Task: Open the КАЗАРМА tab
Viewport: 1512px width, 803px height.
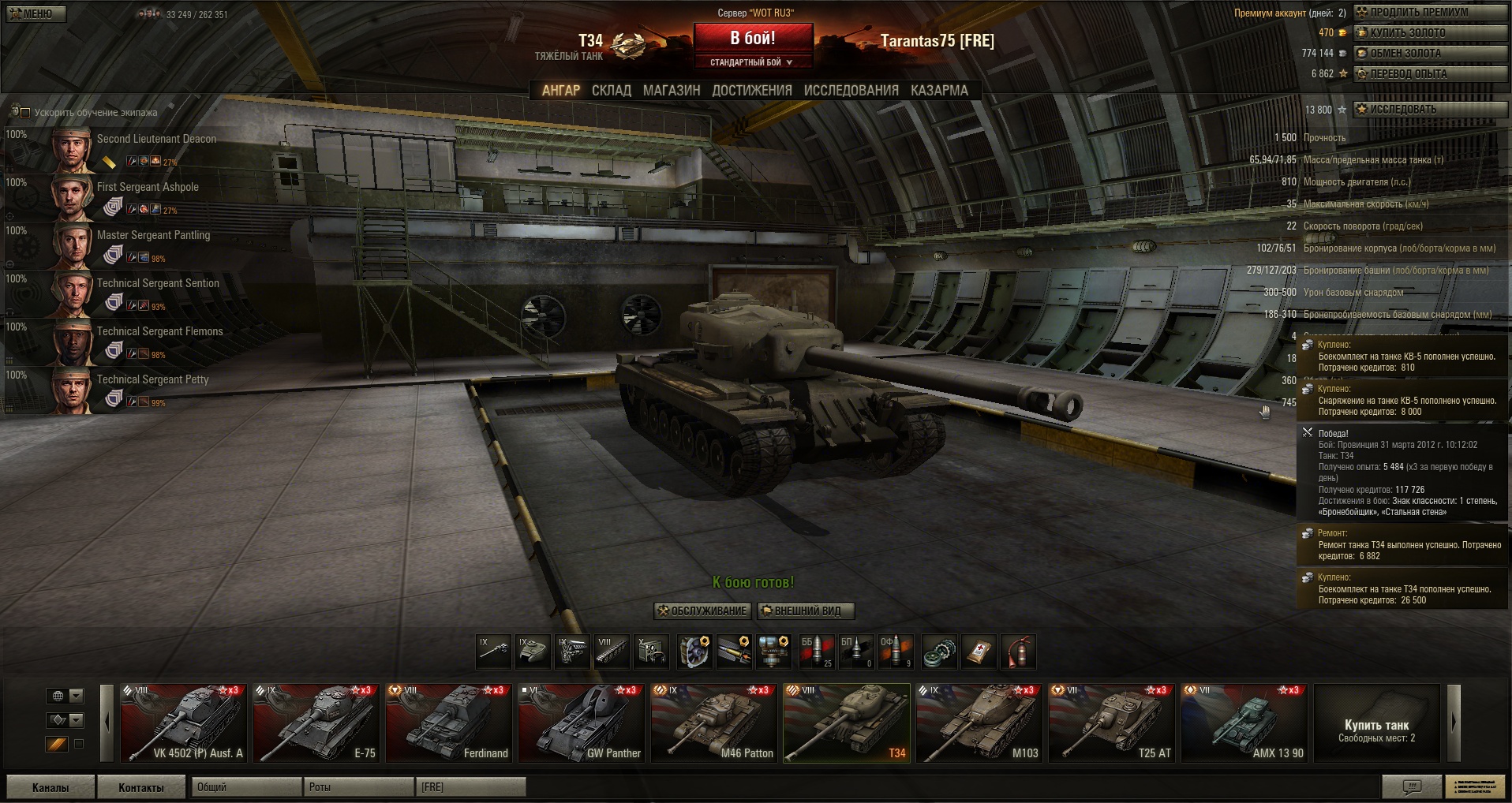Action: click(939, 91)
